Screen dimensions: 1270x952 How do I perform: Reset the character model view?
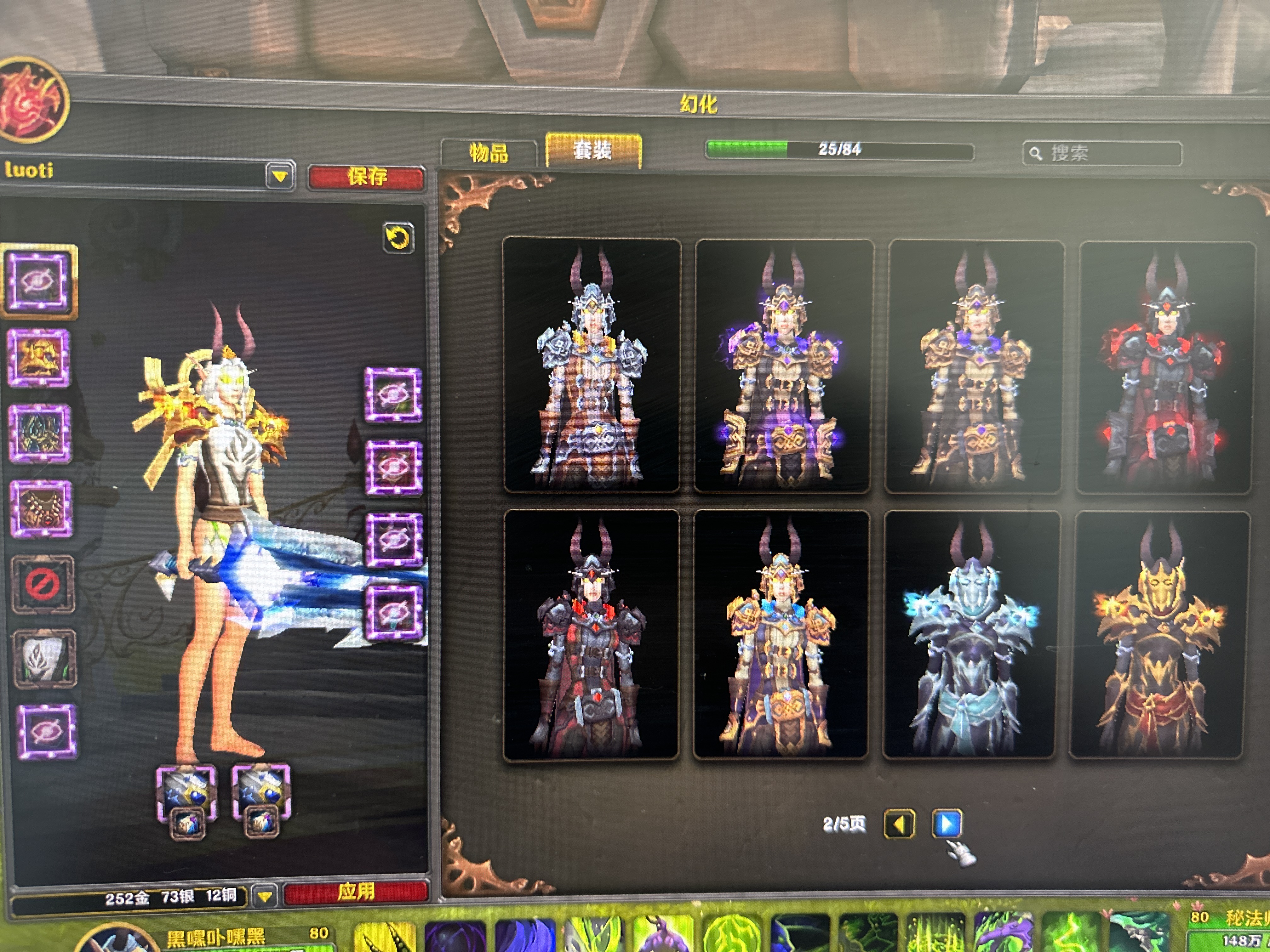(x=398, y=238)
